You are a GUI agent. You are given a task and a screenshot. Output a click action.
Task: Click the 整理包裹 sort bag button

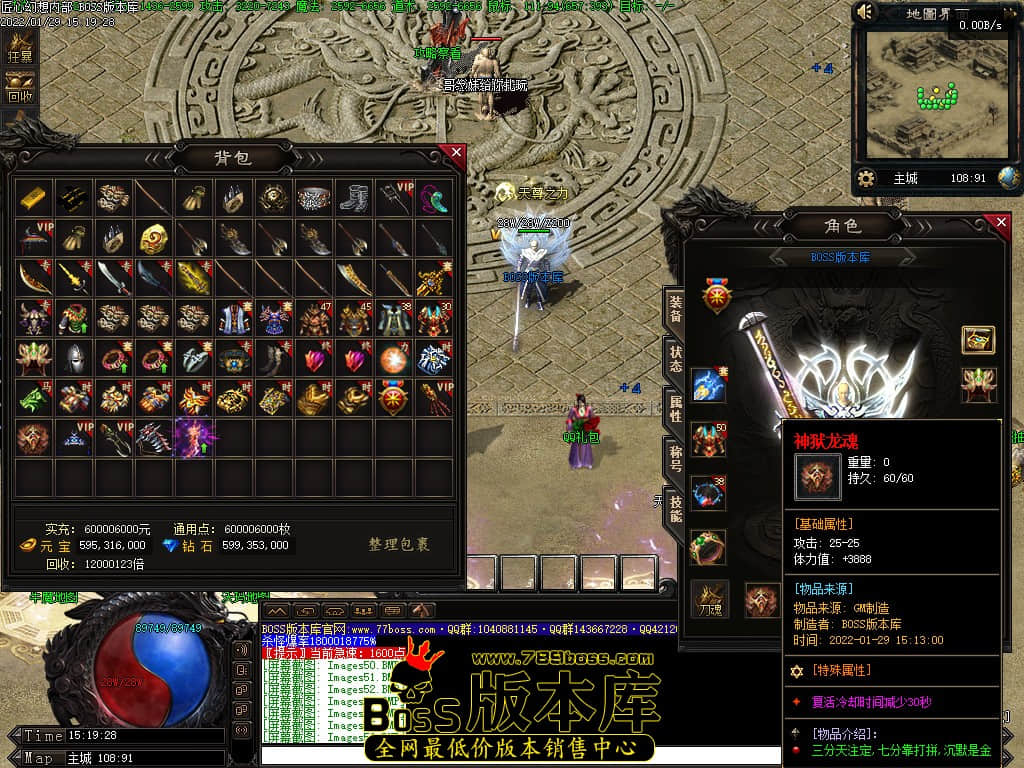[399, 545]
